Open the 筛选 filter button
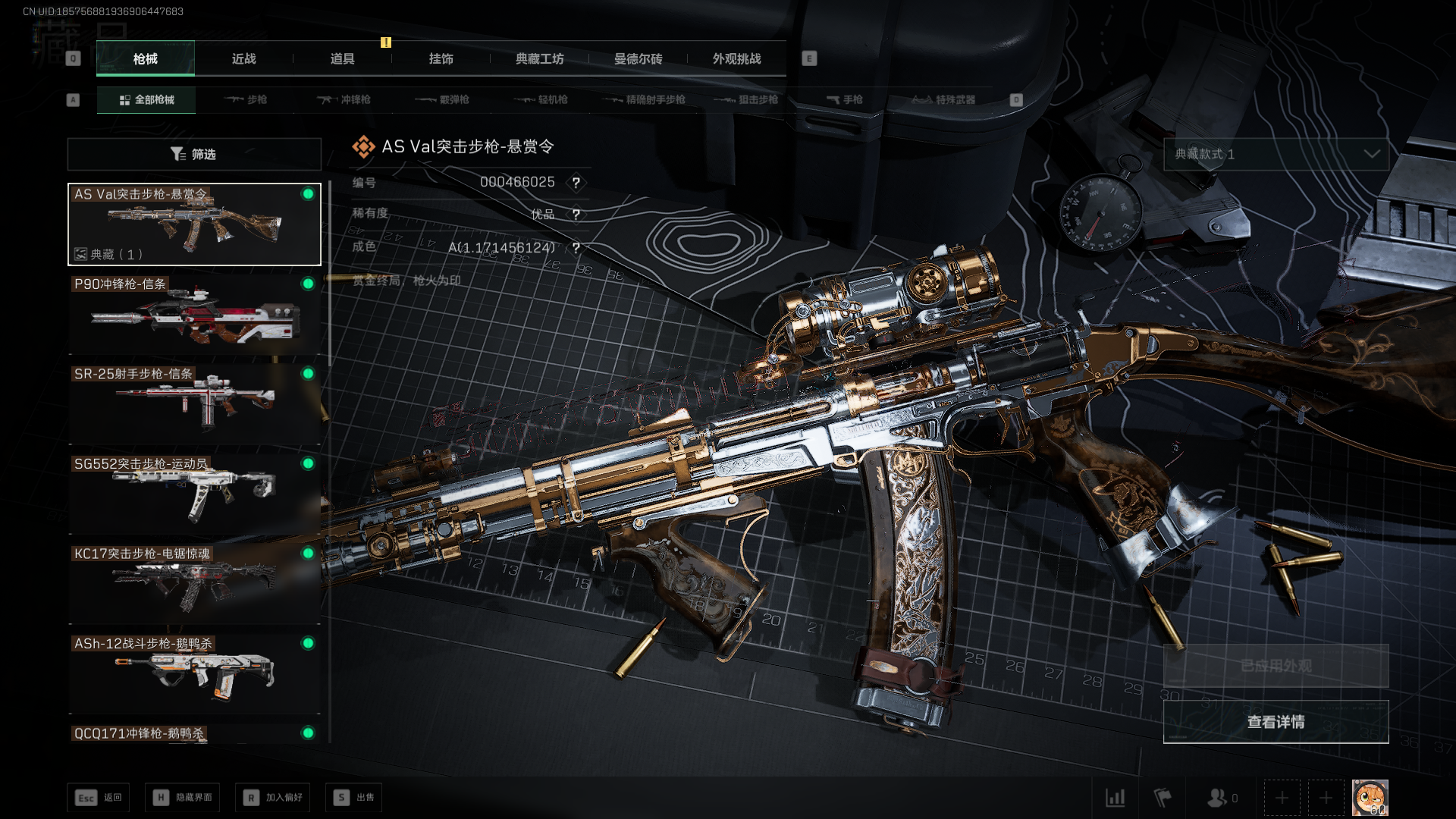 click(194, 154)
